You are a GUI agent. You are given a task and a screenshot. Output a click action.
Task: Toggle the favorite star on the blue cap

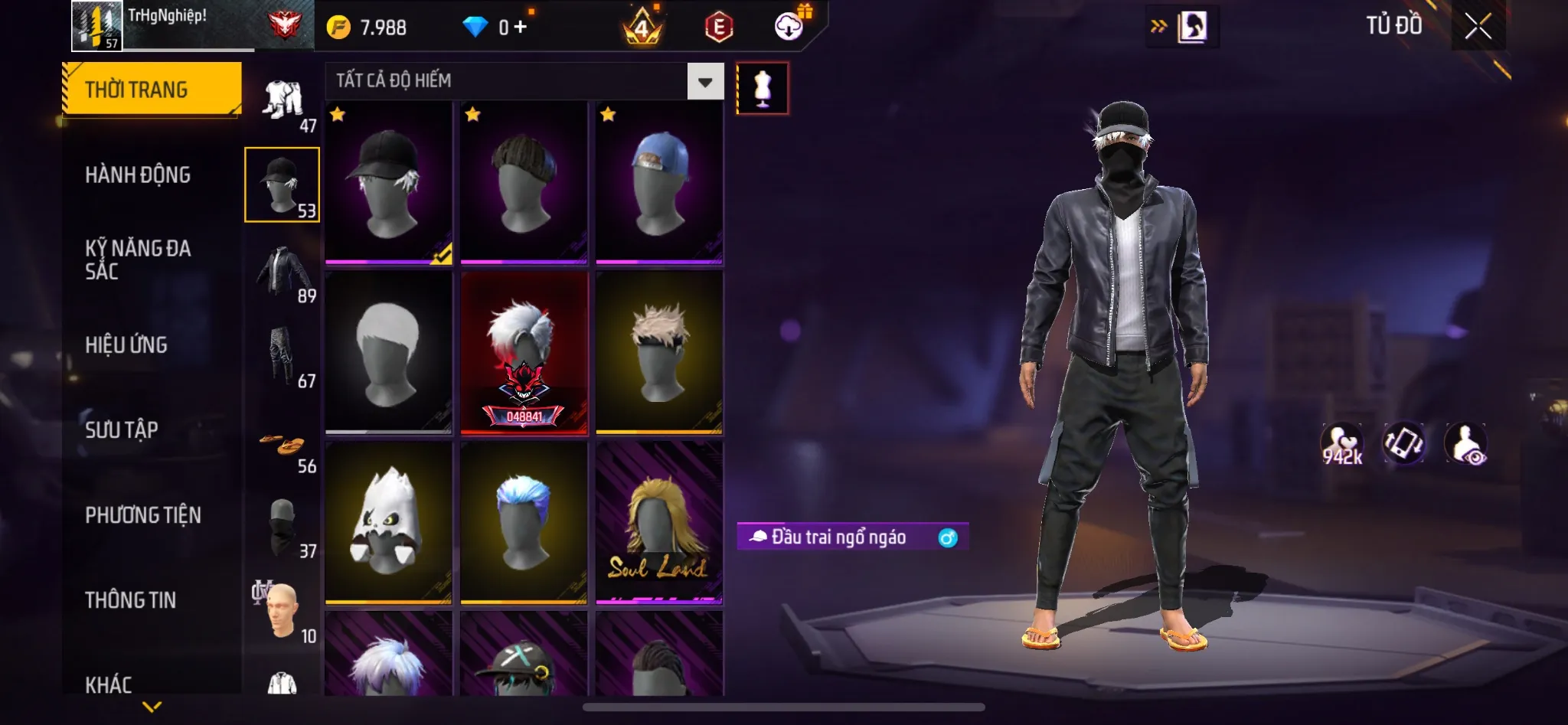point(607,116)
